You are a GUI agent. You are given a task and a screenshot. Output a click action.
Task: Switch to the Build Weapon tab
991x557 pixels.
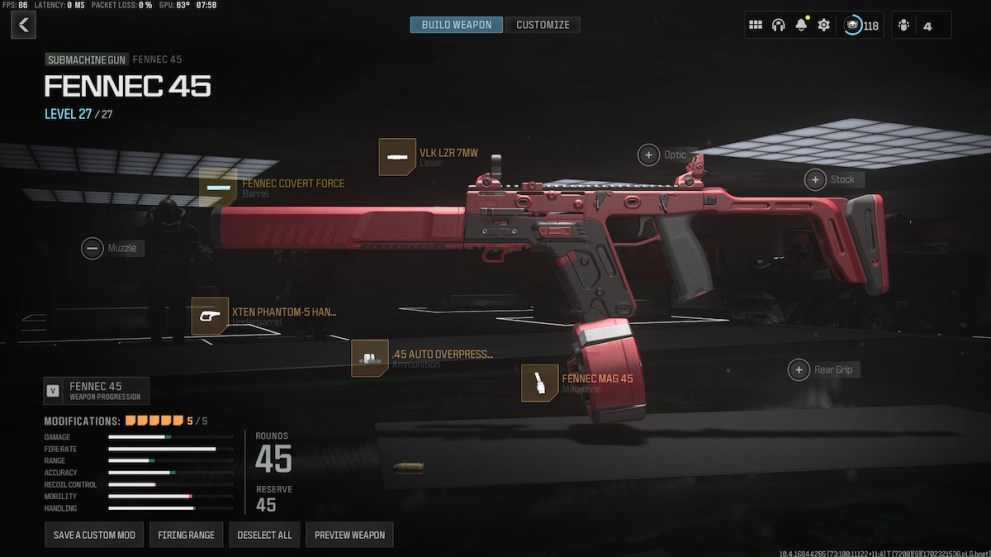point(456,25)
